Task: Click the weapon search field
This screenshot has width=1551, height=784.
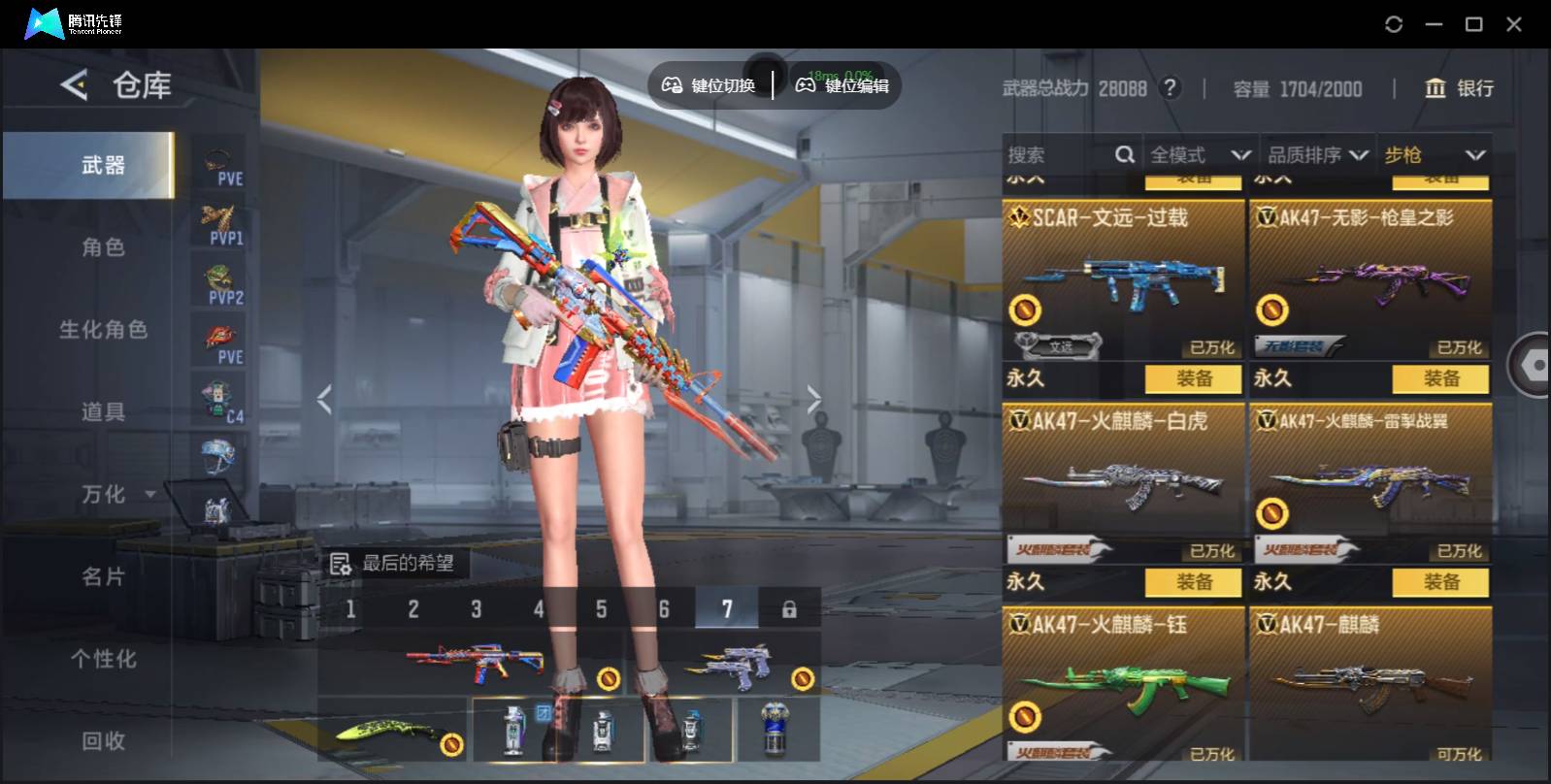Action: pos(1058,155)
